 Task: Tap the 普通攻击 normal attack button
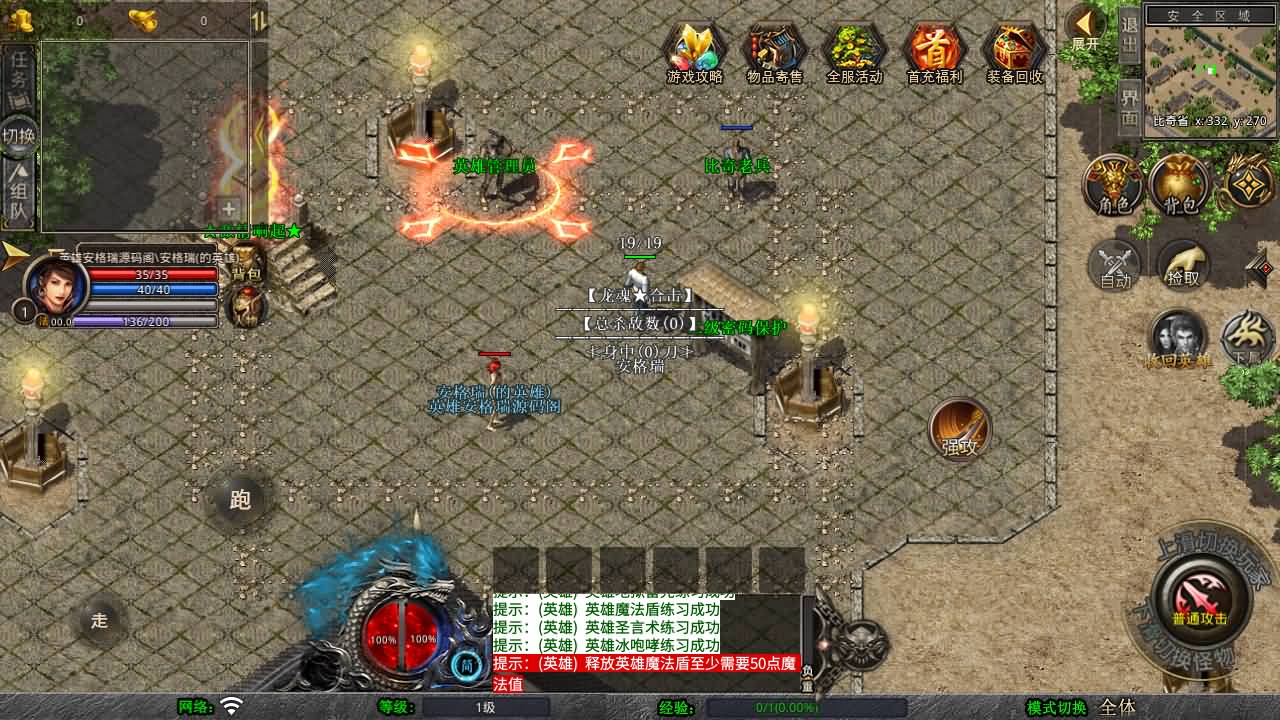pyautogui.click(x=1200, y=598)
